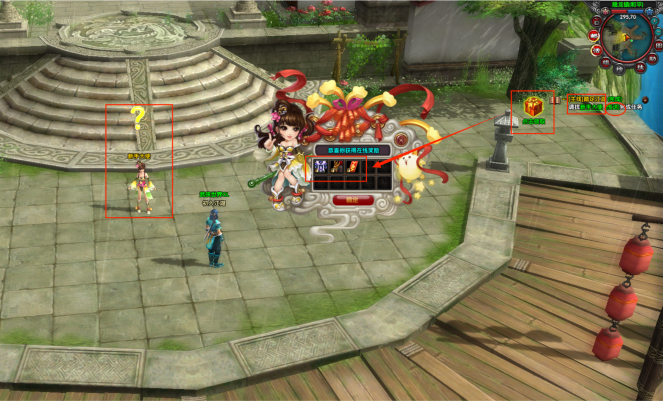Viewport: 663px width, 401px height.
Task: Select the purple armor reward slot
Action: (321, 168)
